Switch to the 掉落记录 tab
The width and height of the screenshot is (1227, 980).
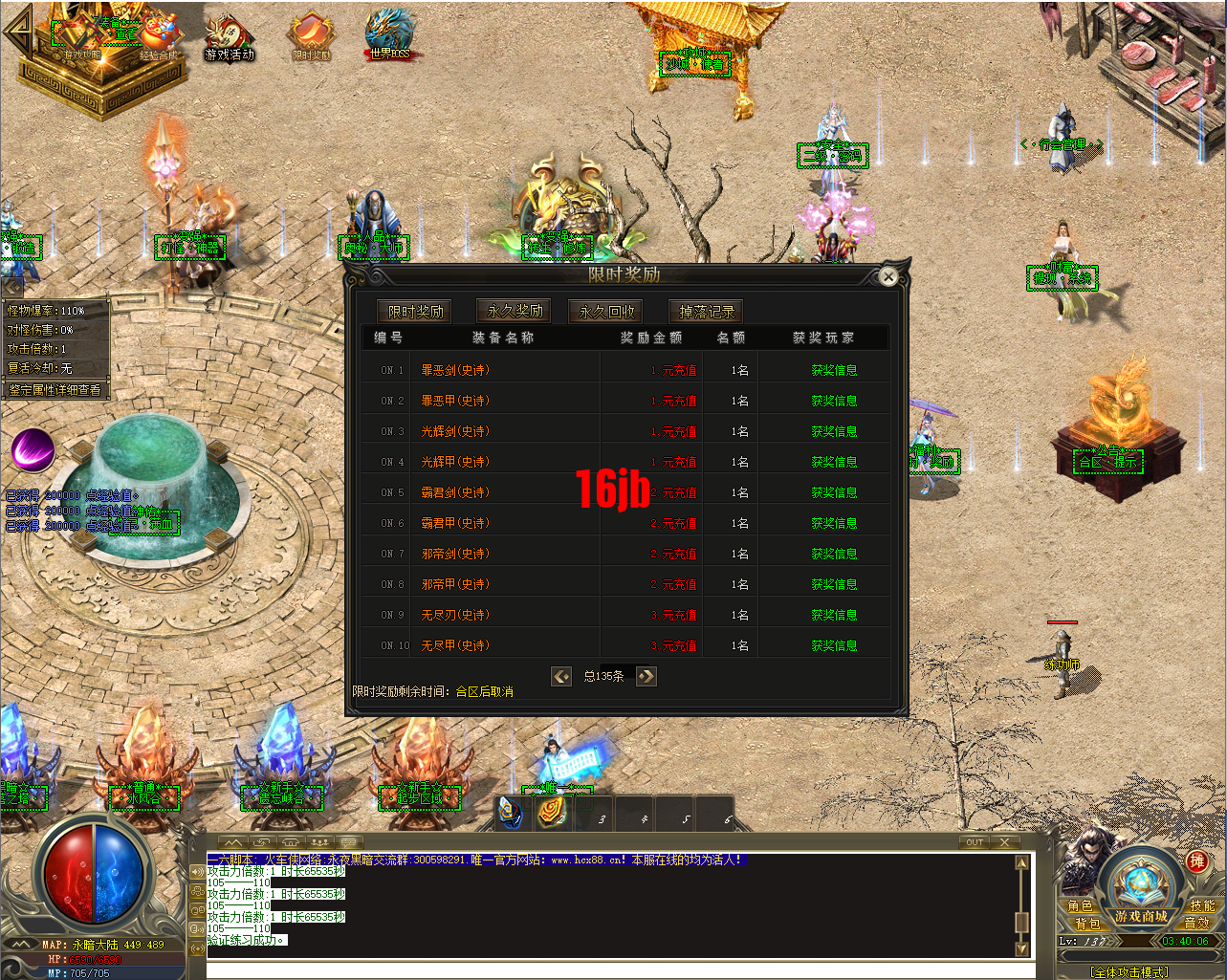(x=705, y=310)
